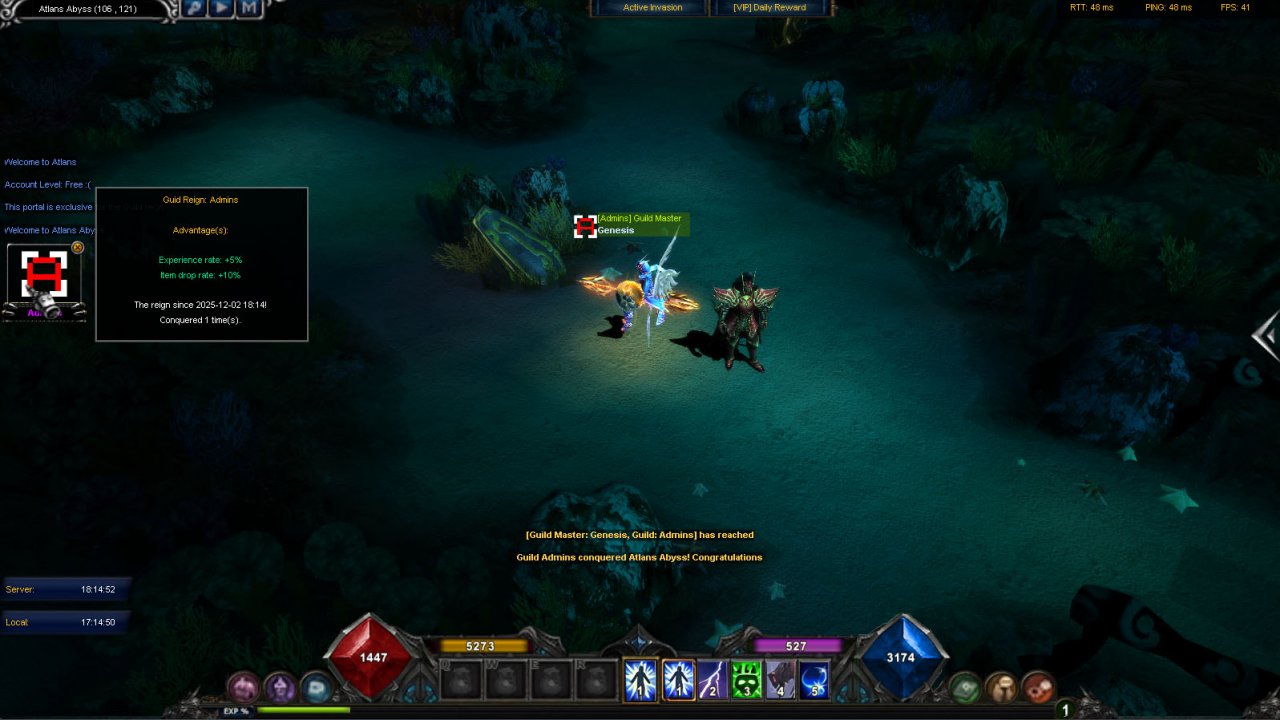Click the blue round menu button
This screenshot has width=1280, height=720.
(x=315, y=687)
